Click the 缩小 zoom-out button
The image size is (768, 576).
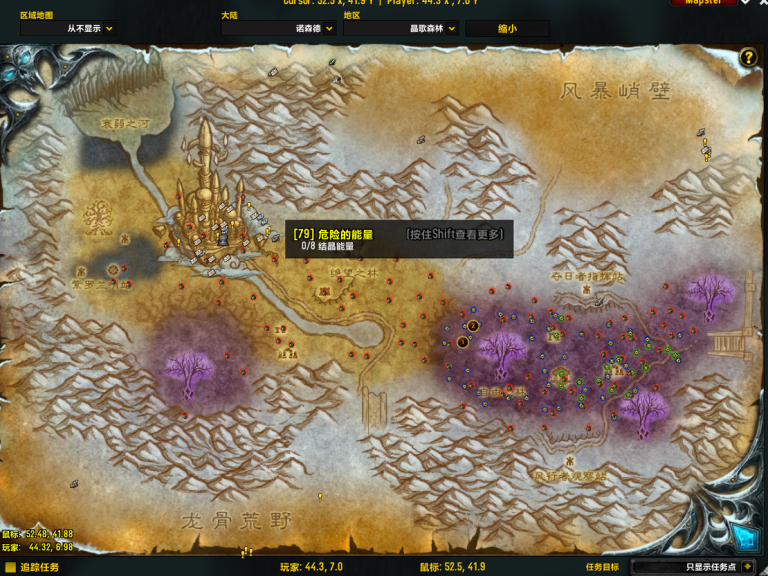pyautogui.click(x=508, y=29)
